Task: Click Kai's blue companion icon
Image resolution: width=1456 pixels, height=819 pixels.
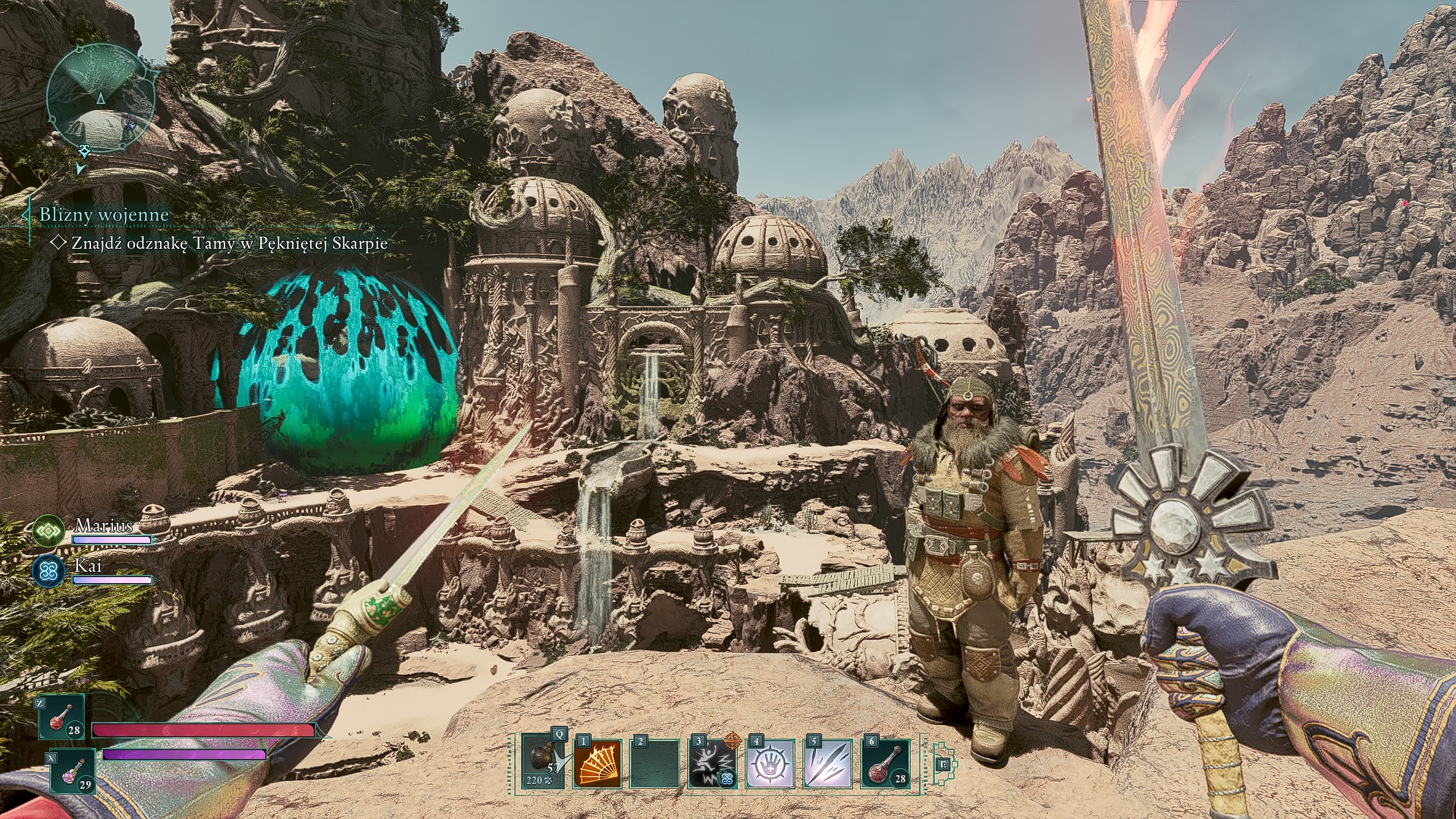Action: click(x=49, y=571)
